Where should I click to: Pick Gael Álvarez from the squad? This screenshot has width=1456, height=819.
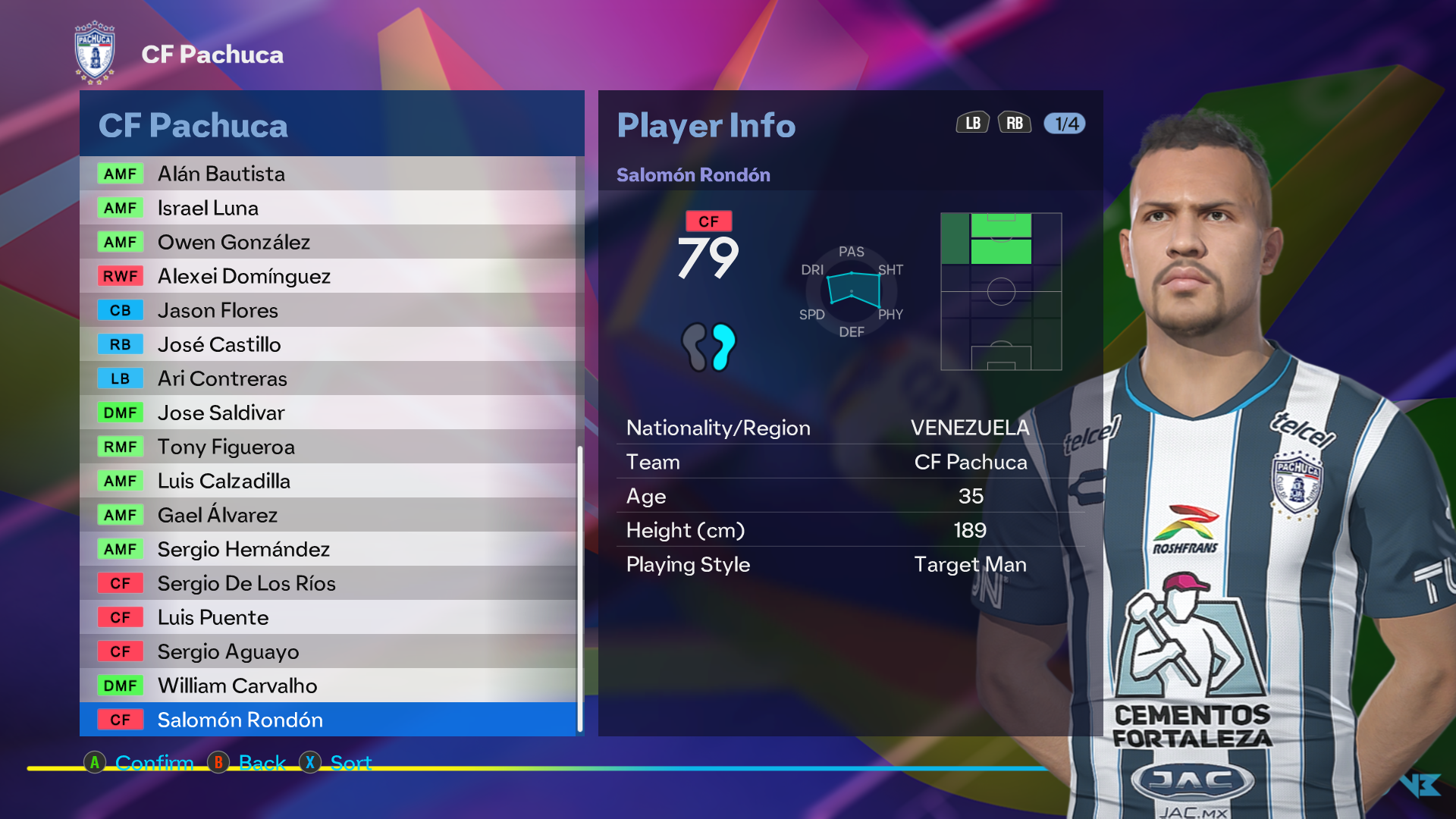click(x=328, y=515)
